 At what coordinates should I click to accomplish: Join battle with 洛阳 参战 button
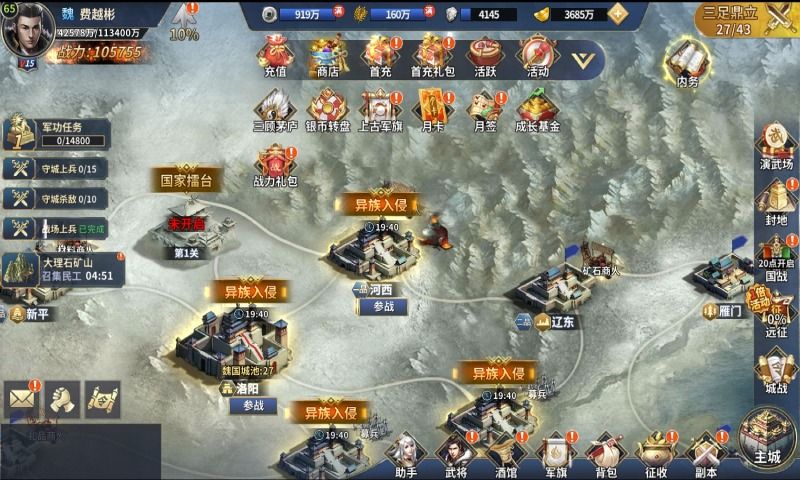tap(253, 406)
